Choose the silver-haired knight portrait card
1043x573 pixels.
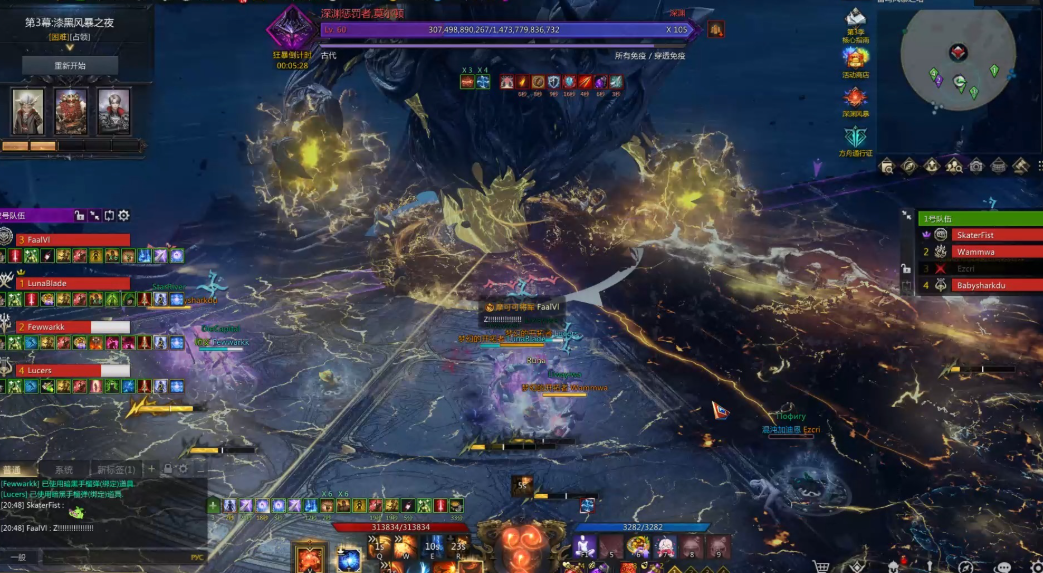click(x=113, y=111)
